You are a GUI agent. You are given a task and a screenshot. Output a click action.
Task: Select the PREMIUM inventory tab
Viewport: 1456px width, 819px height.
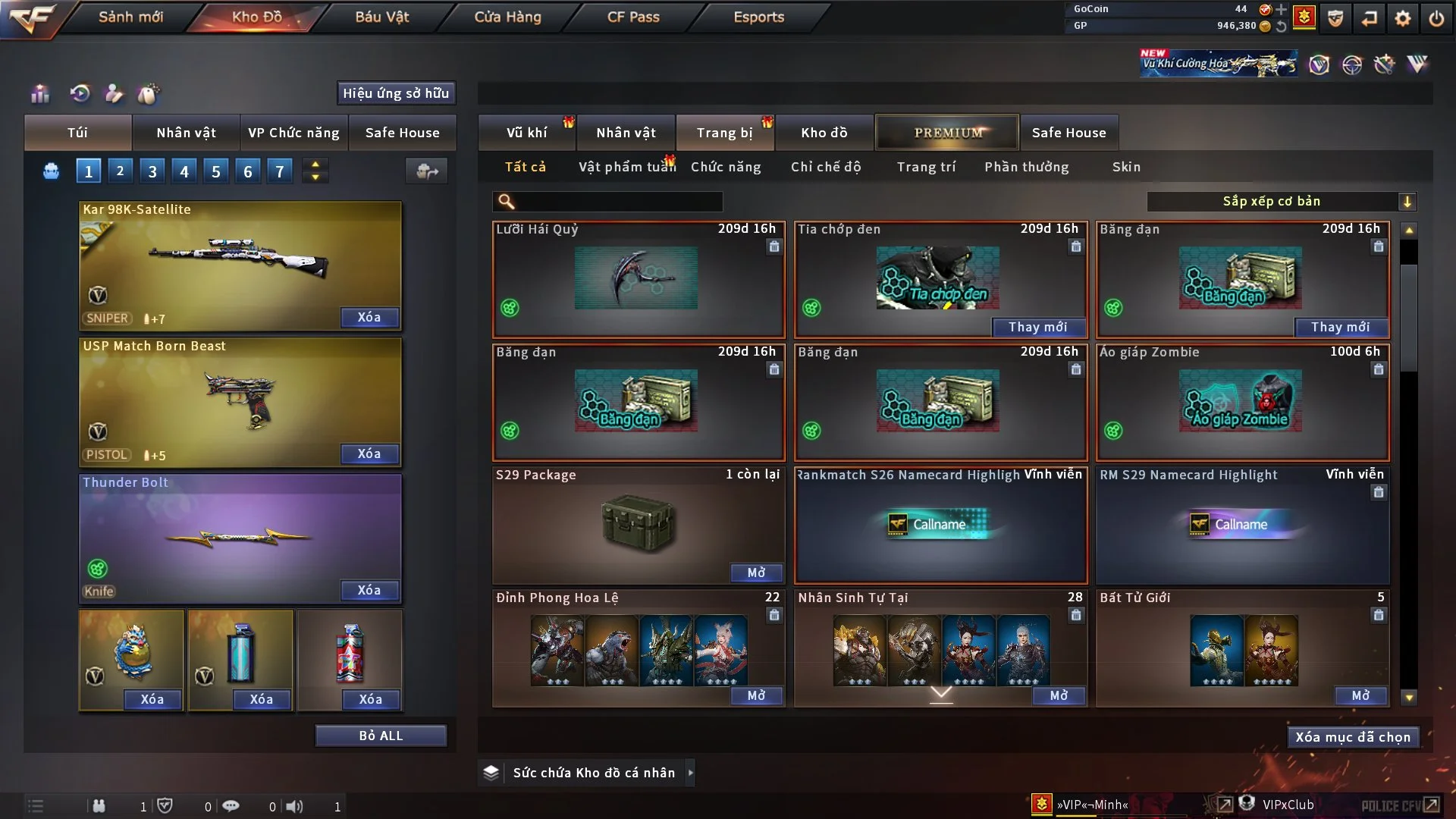[947, 133]
